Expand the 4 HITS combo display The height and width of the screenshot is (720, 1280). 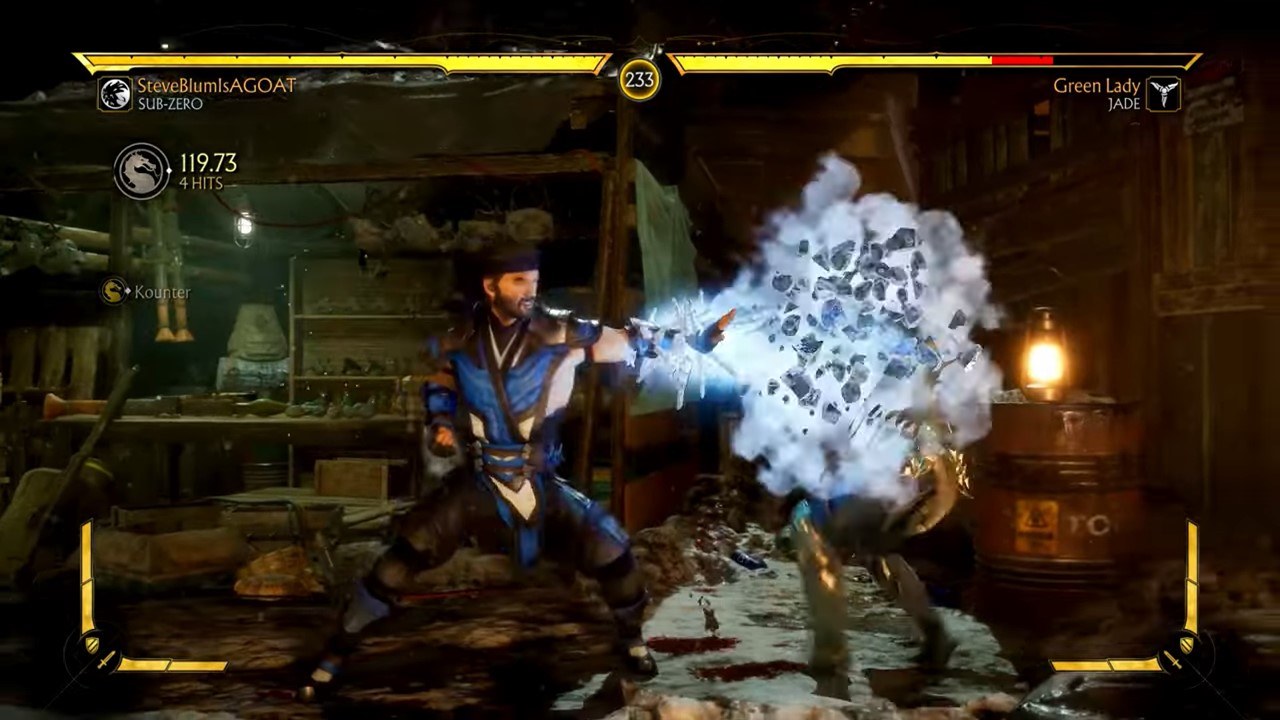(201, 181)
